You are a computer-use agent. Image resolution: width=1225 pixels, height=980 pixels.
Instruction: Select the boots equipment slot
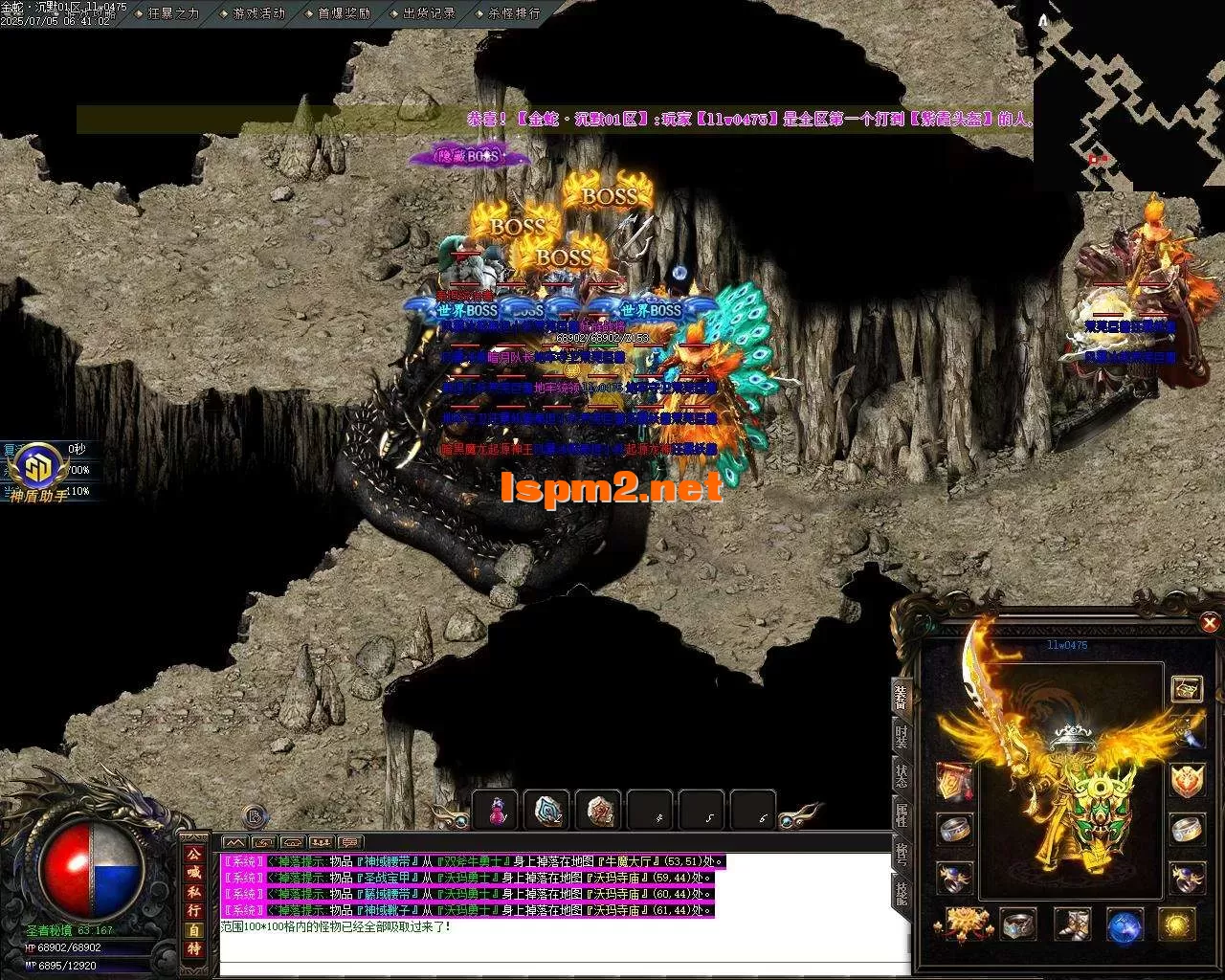1072,924
